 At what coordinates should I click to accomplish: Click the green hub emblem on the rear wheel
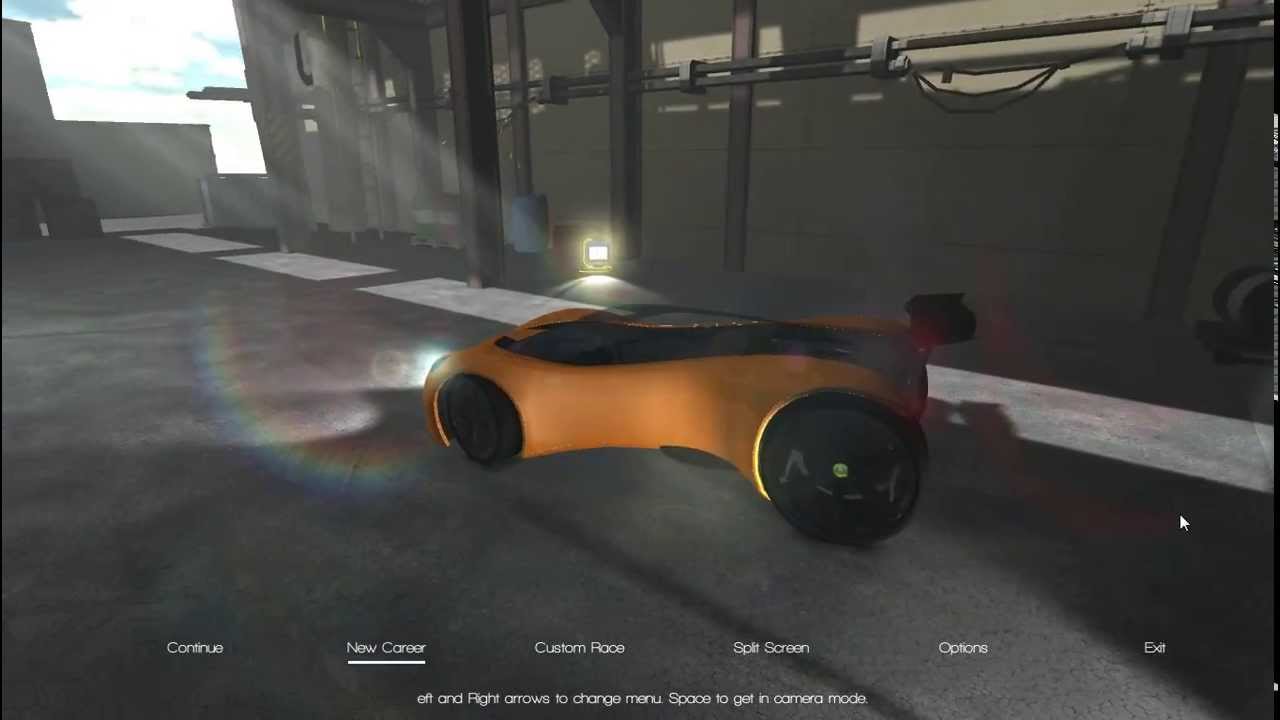point(838,470)
